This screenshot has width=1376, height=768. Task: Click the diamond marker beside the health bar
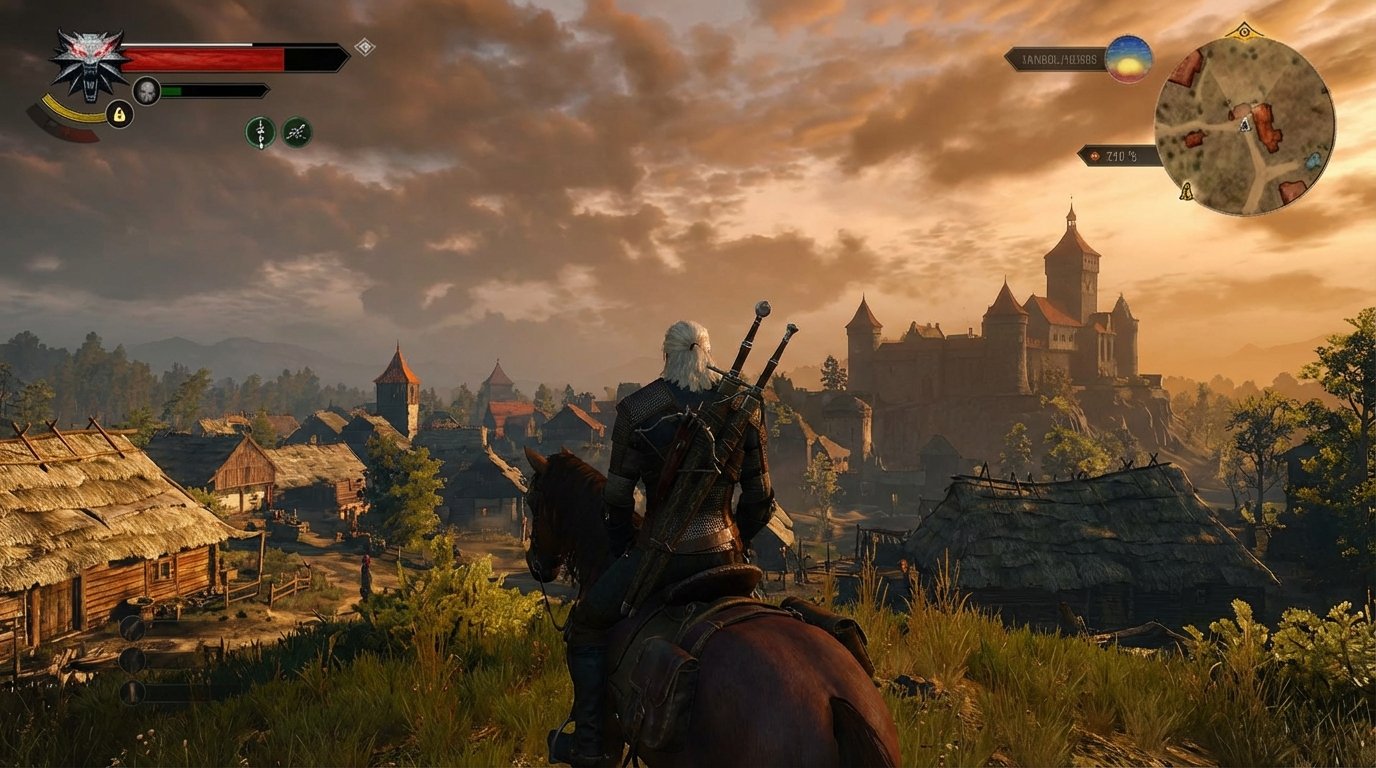363,46
